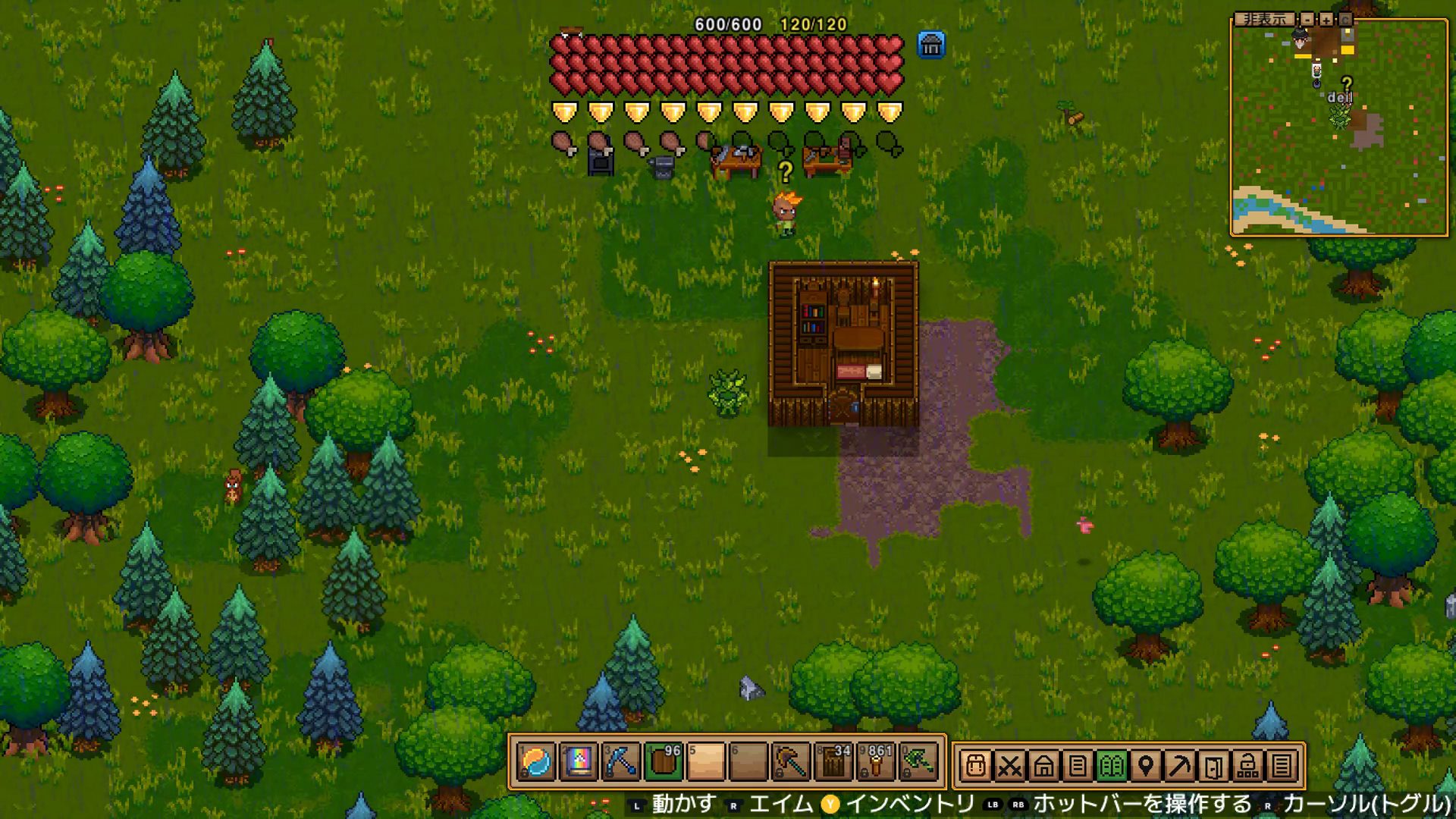The width and height of the screenshot is (1456, 819).
Task: Click the door toolbar icon
Action: coord(1213,766)
